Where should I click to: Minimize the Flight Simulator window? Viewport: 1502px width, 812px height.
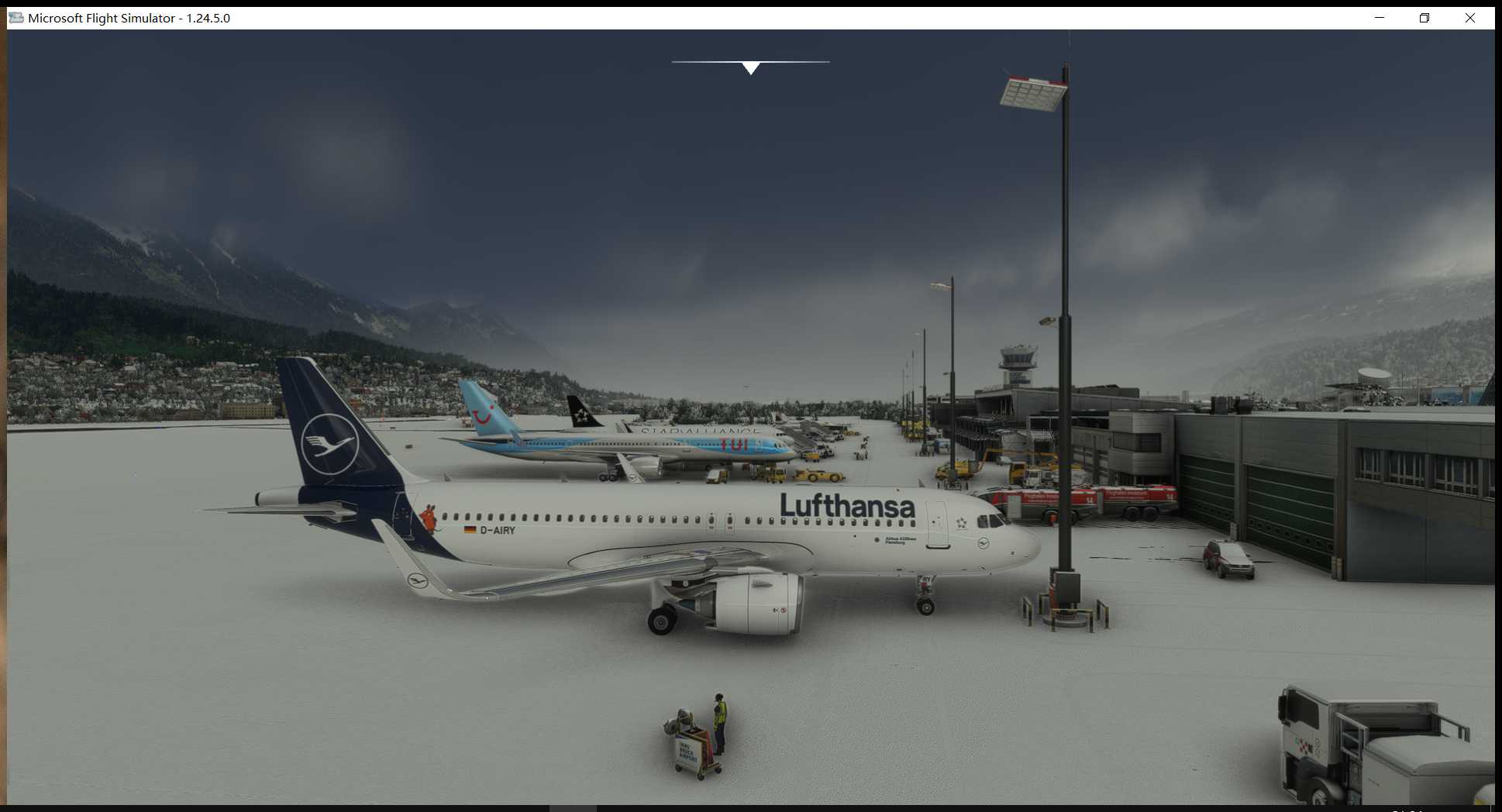click(1380, 18)
